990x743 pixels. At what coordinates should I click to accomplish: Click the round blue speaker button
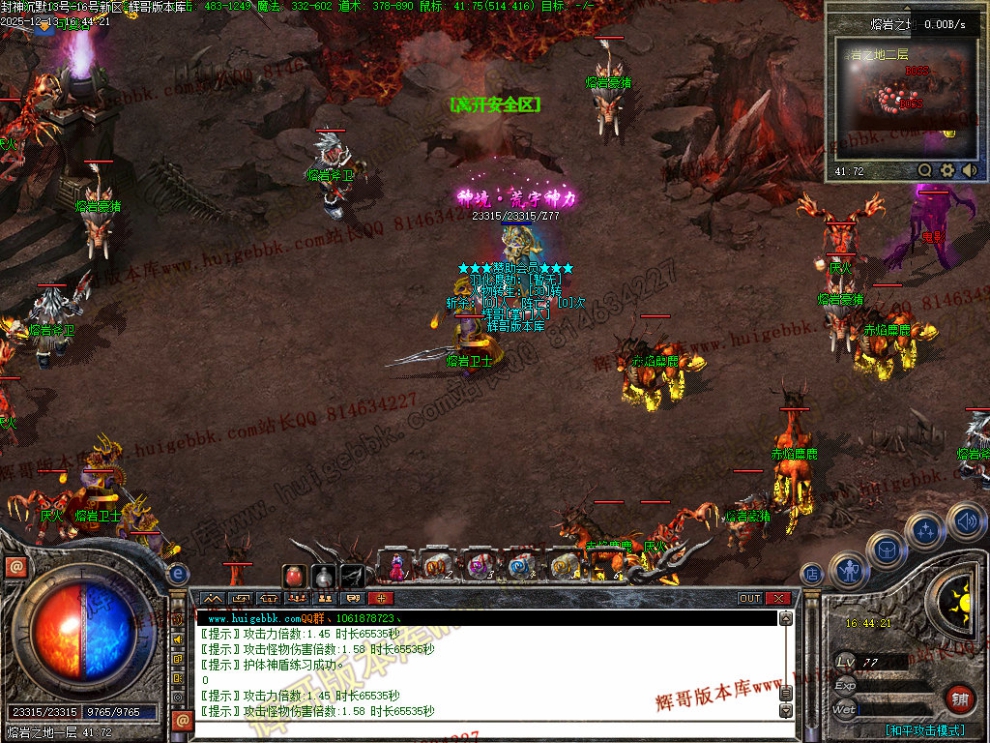click(x=965, y=522)
